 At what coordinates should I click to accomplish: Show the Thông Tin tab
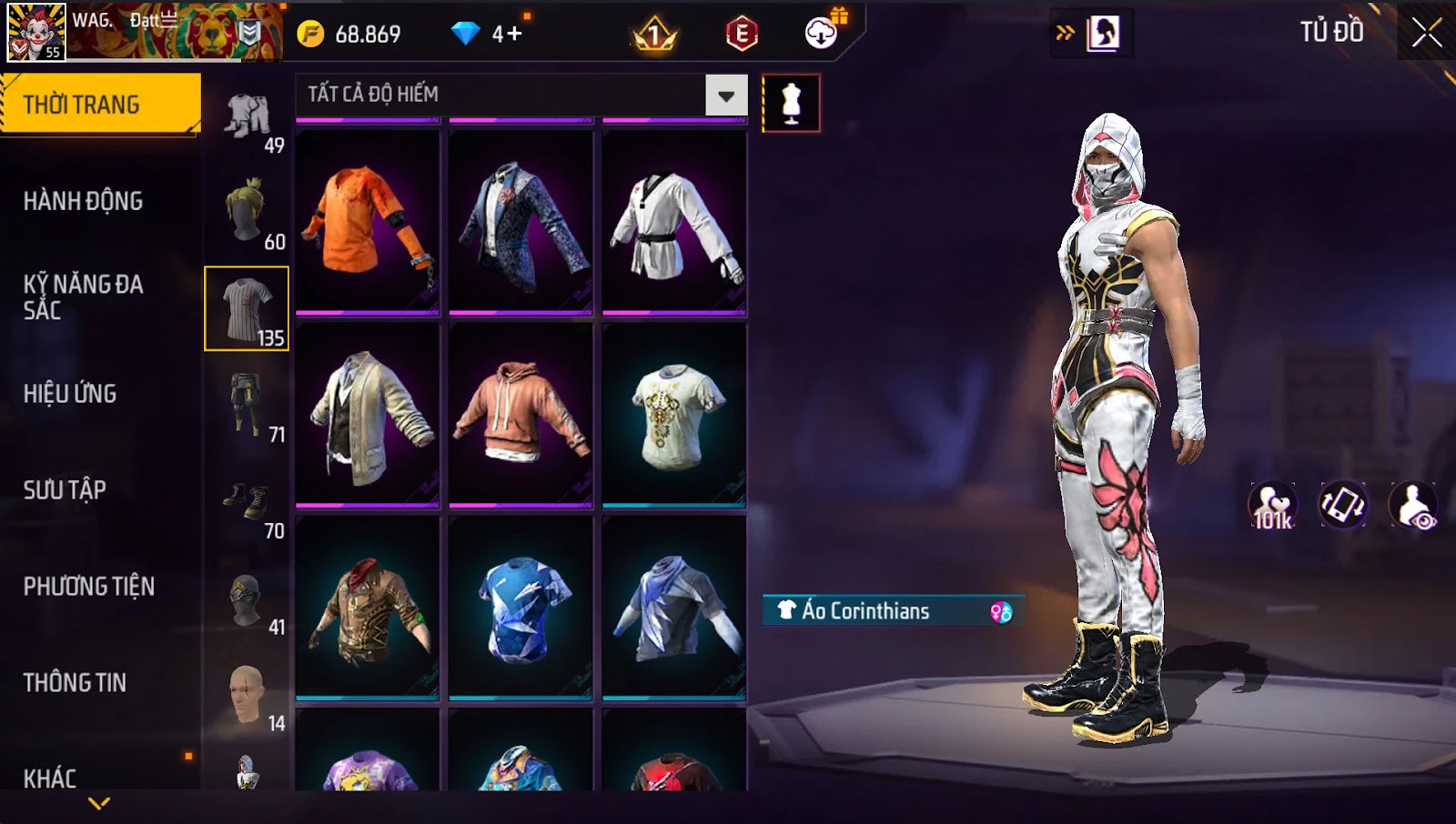pyautogui.click(x=75, y=683)
